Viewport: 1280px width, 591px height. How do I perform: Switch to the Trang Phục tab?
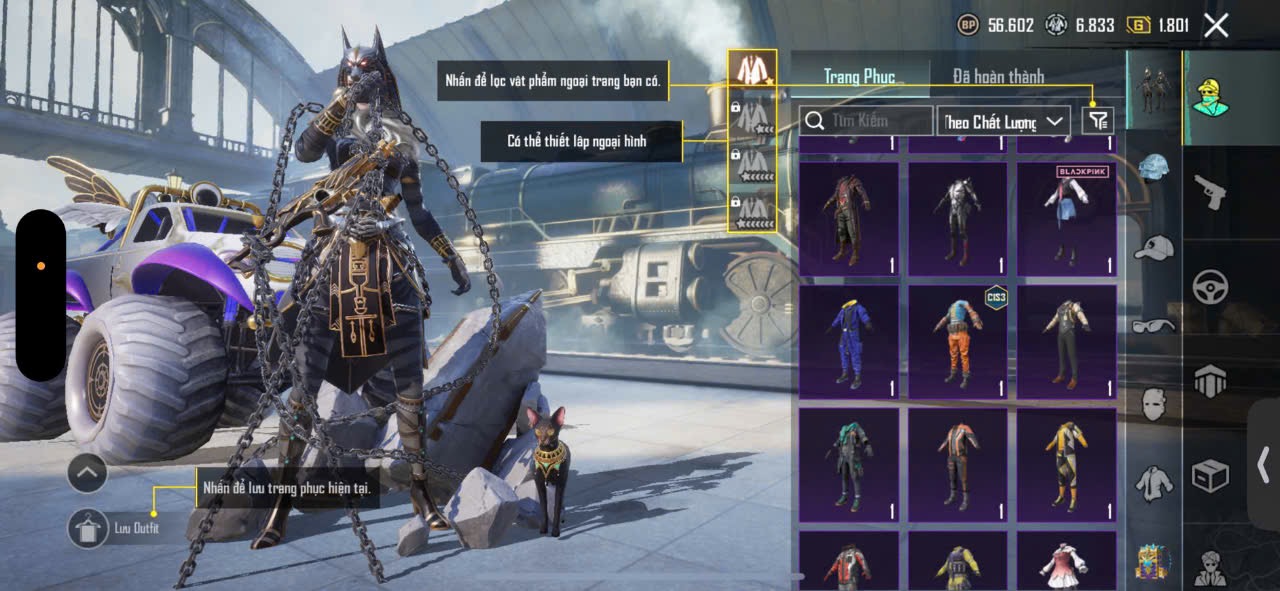tap(859, 77)
